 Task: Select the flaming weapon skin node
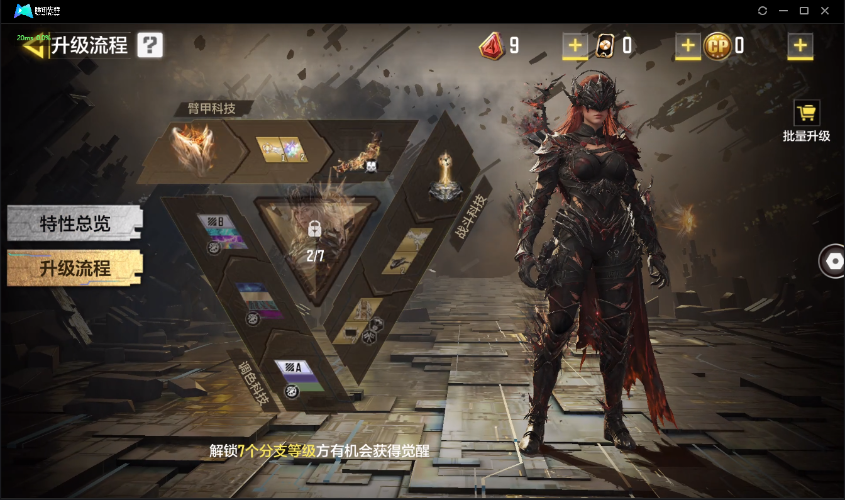[355, 153]
